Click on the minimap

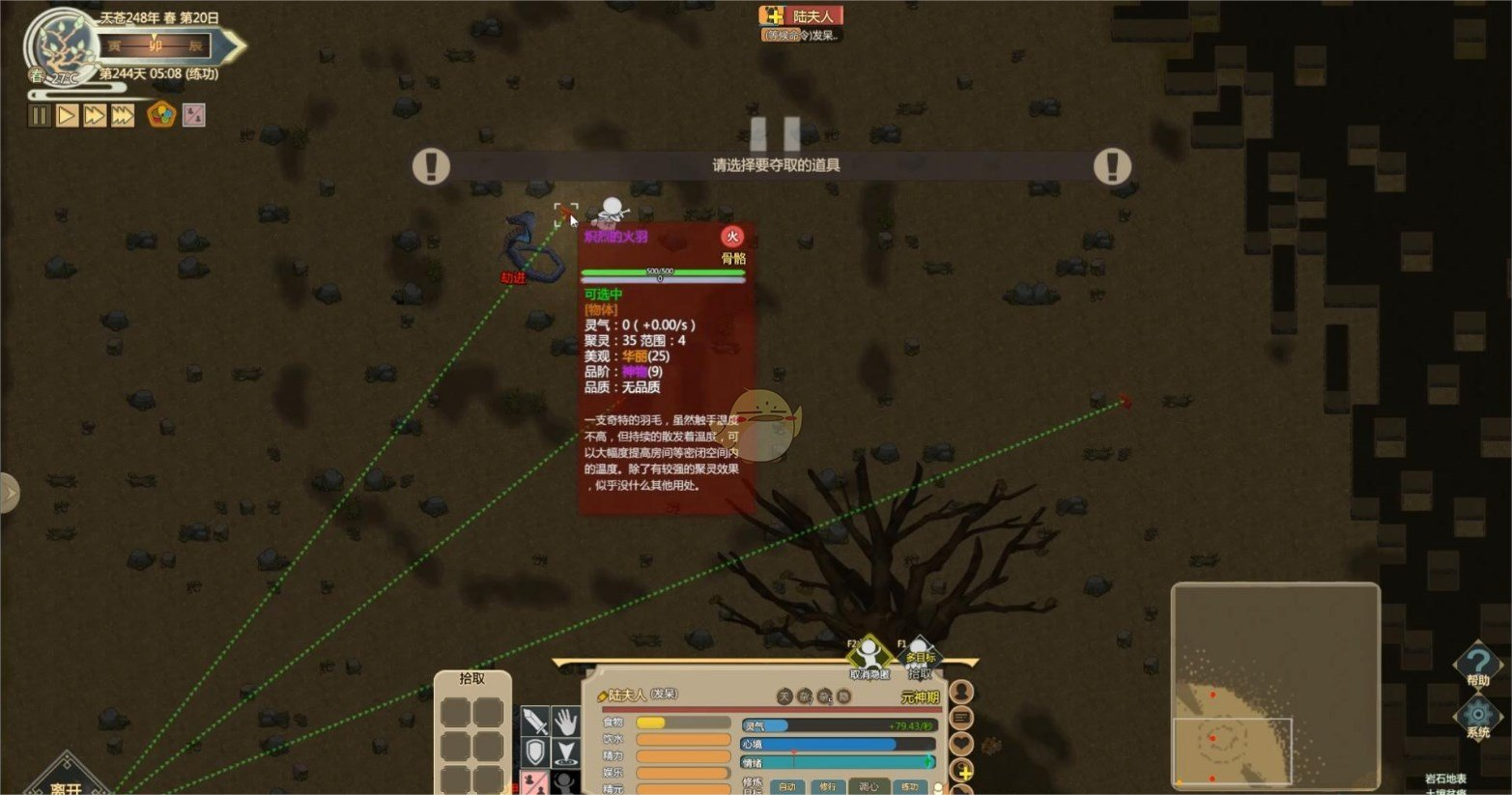click(x=1274, y=684)
